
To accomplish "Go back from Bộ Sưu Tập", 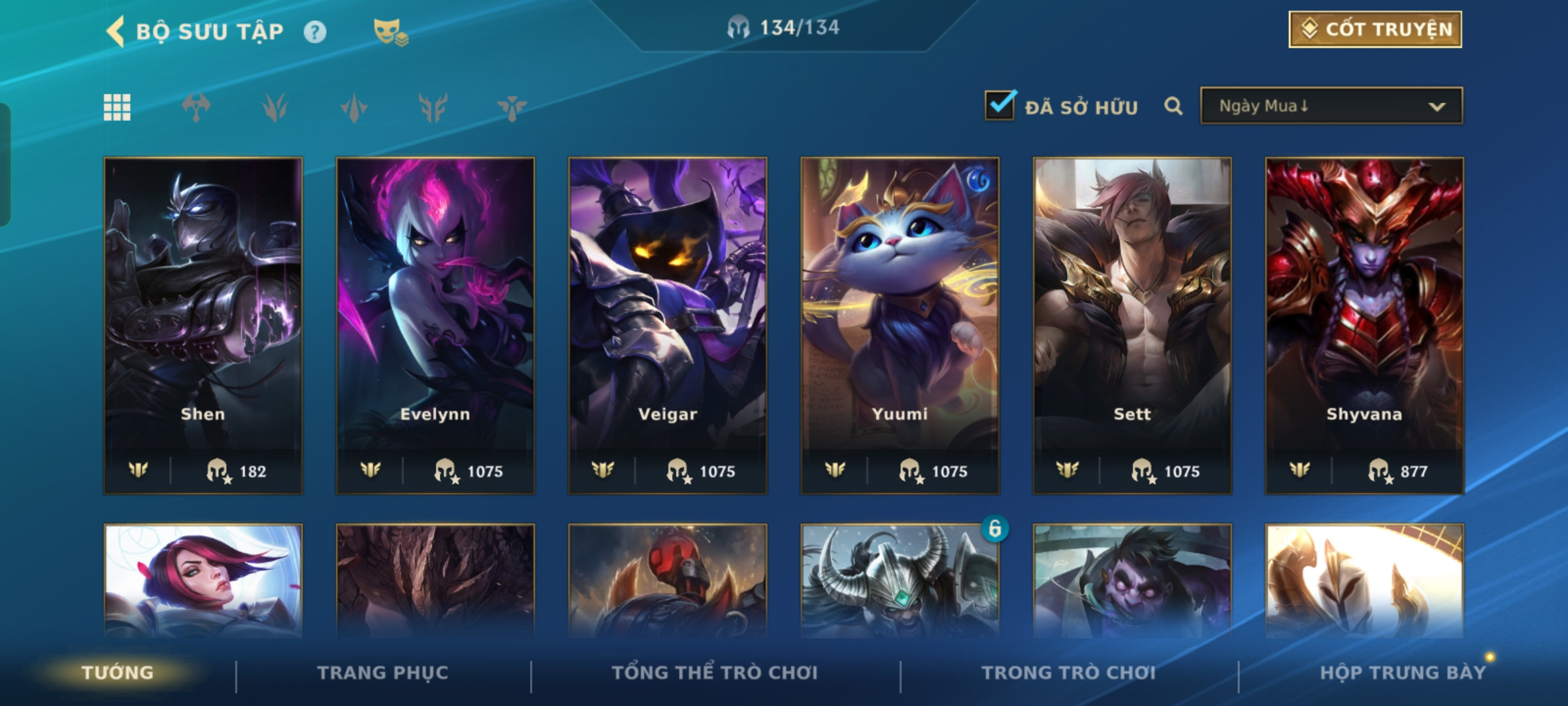I will pyautogui.click(x=116, y=31).
